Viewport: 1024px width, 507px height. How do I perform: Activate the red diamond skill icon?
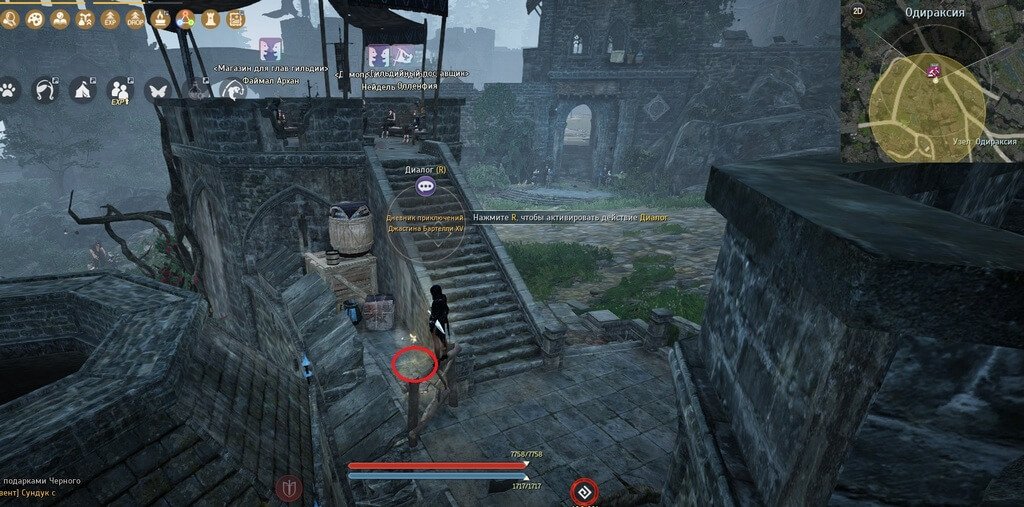click(x=584, y=492)
